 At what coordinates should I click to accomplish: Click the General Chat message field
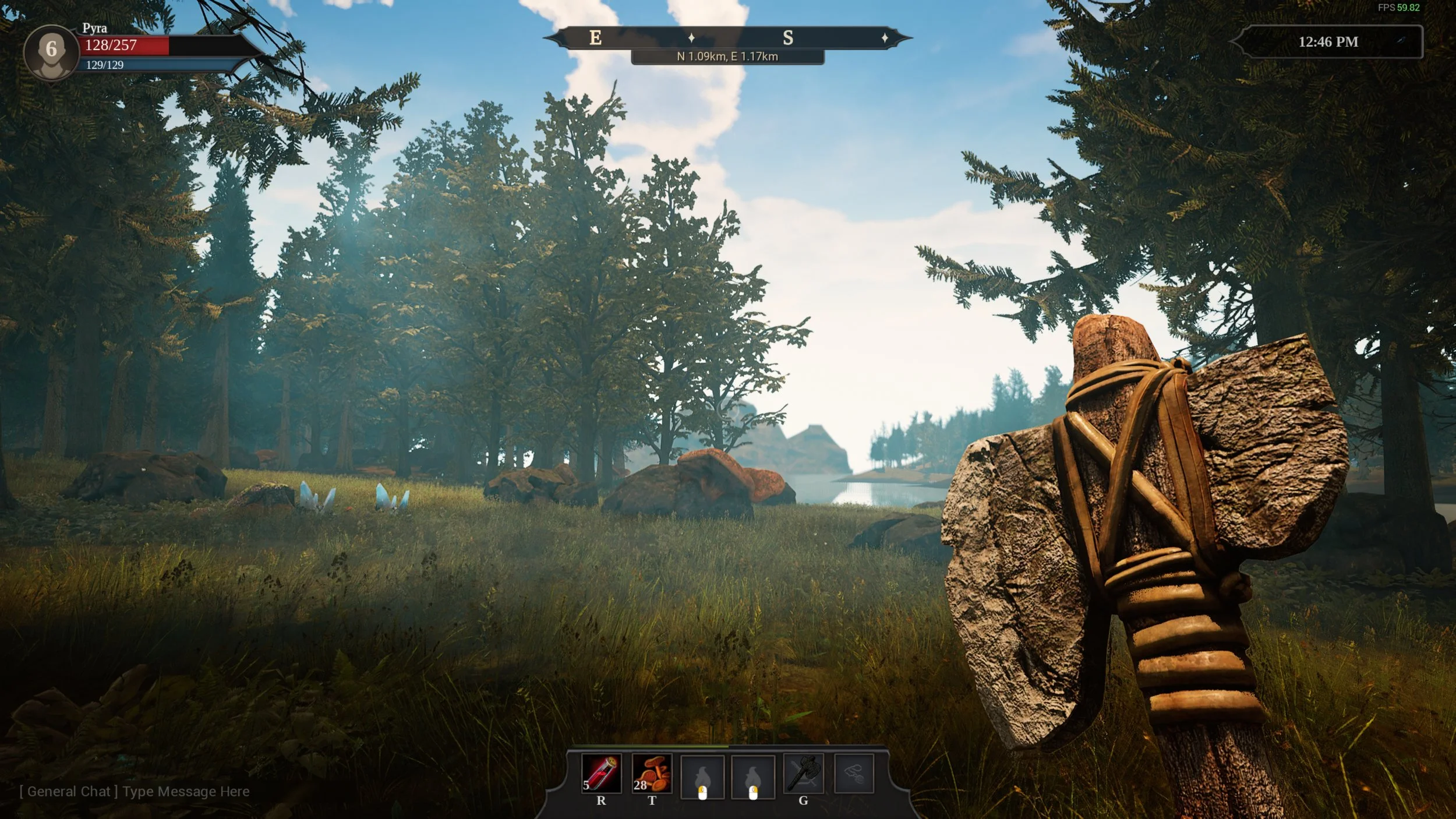[x=135, y=792]
